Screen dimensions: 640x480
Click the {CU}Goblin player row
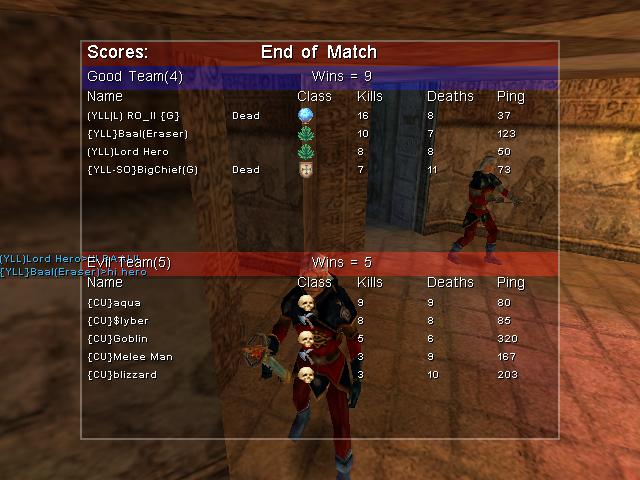pyautogui.click(x=117, y=339)
